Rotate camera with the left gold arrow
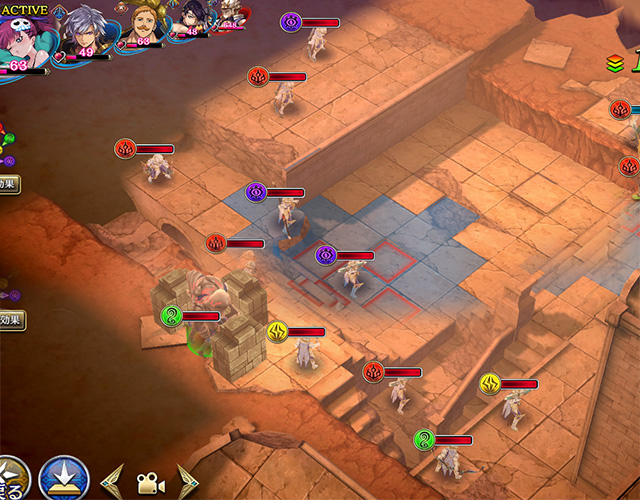Screen dimensions: 640x500 (112, 482)
